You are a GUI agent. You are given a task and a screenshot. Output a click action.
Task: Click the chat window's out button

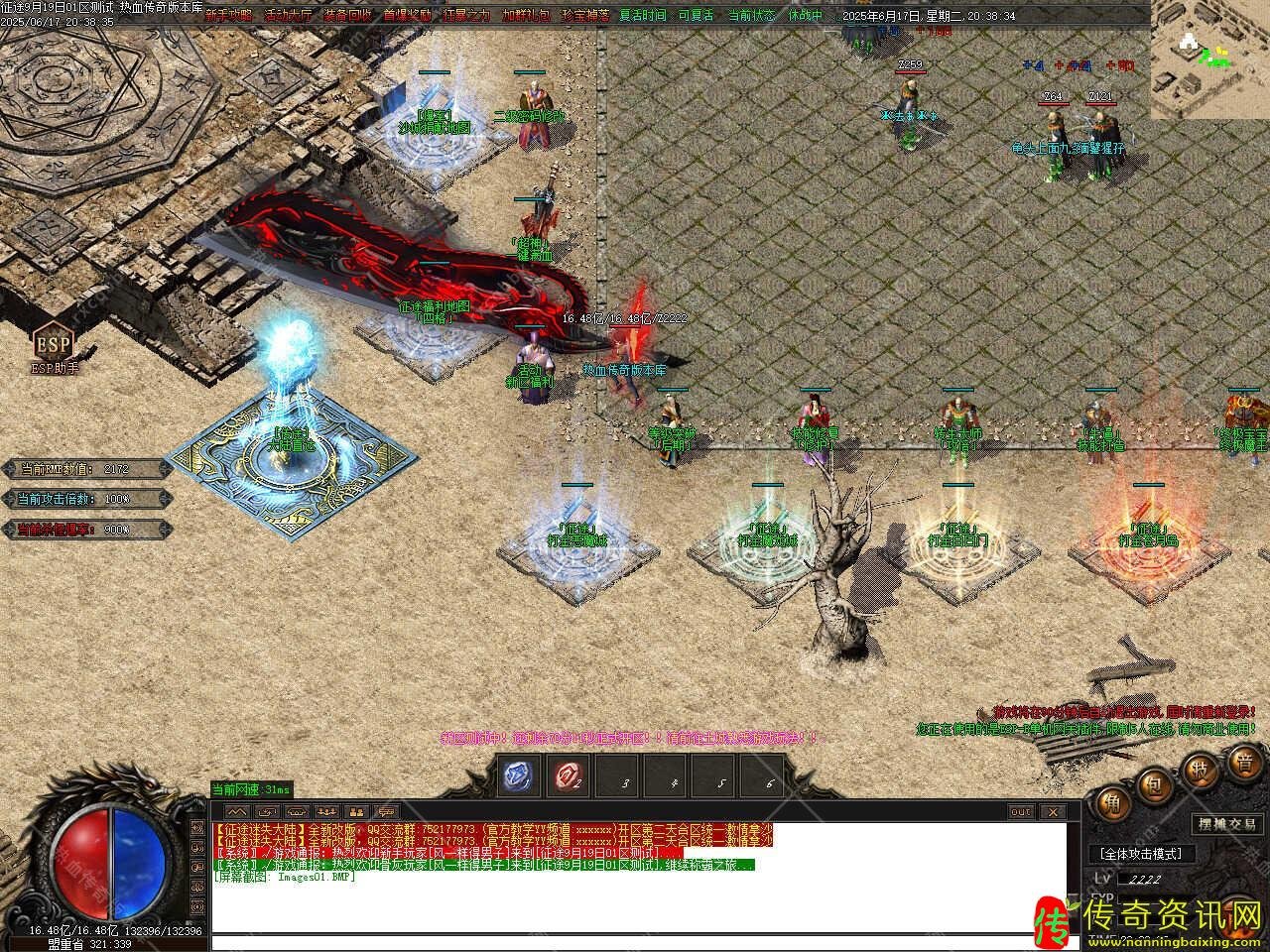(x=1021, y=811)
